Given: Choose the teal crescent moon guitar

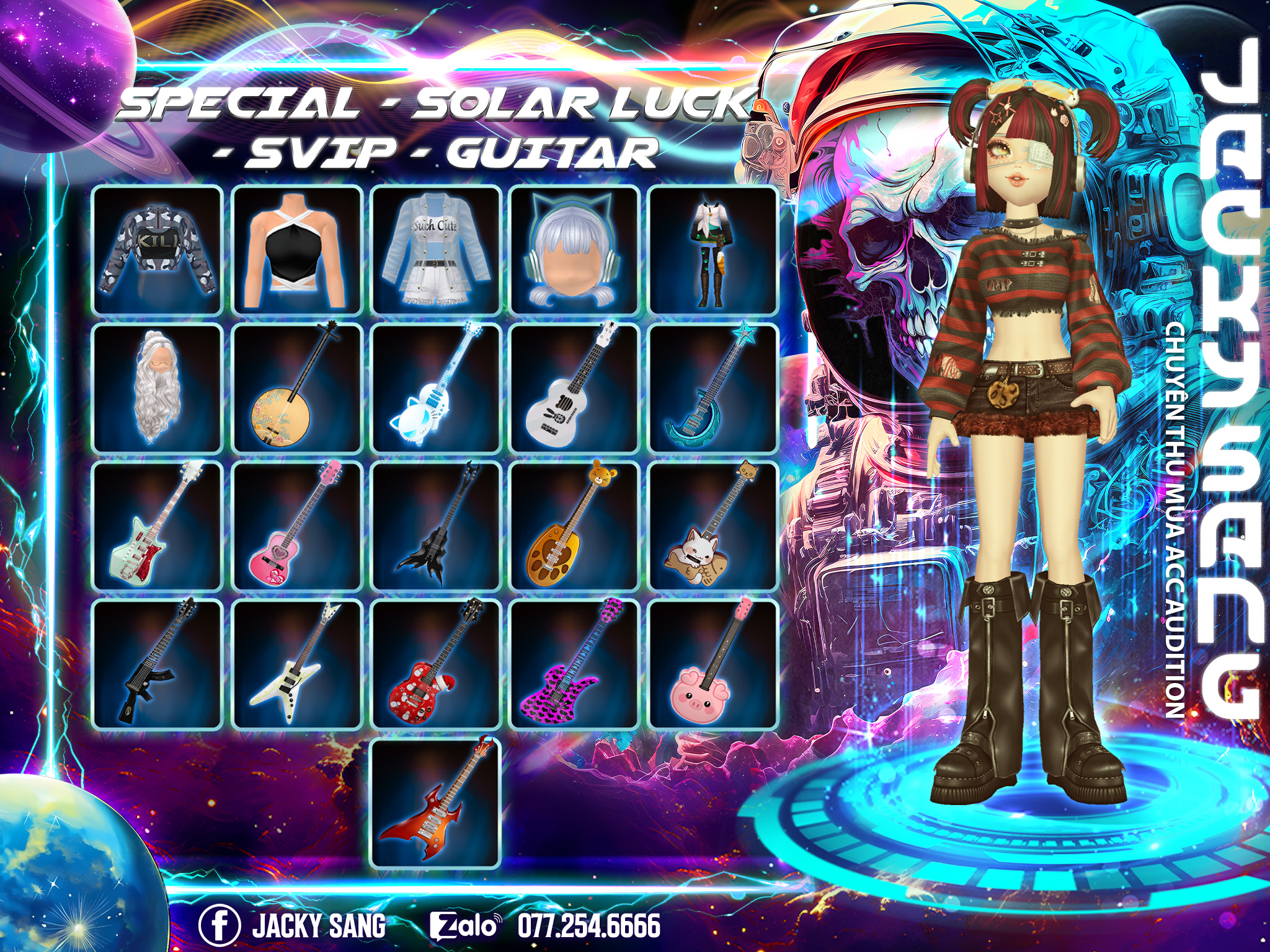Looking at the screenshot, I should (x=713, y=389).
